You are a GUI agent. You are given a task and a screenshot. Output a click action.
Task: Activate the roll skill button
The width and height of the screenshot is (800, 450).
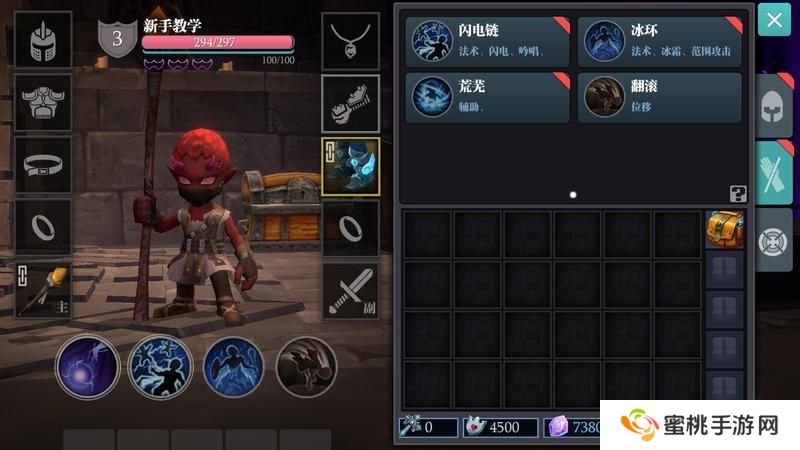(x=306, y=366)
